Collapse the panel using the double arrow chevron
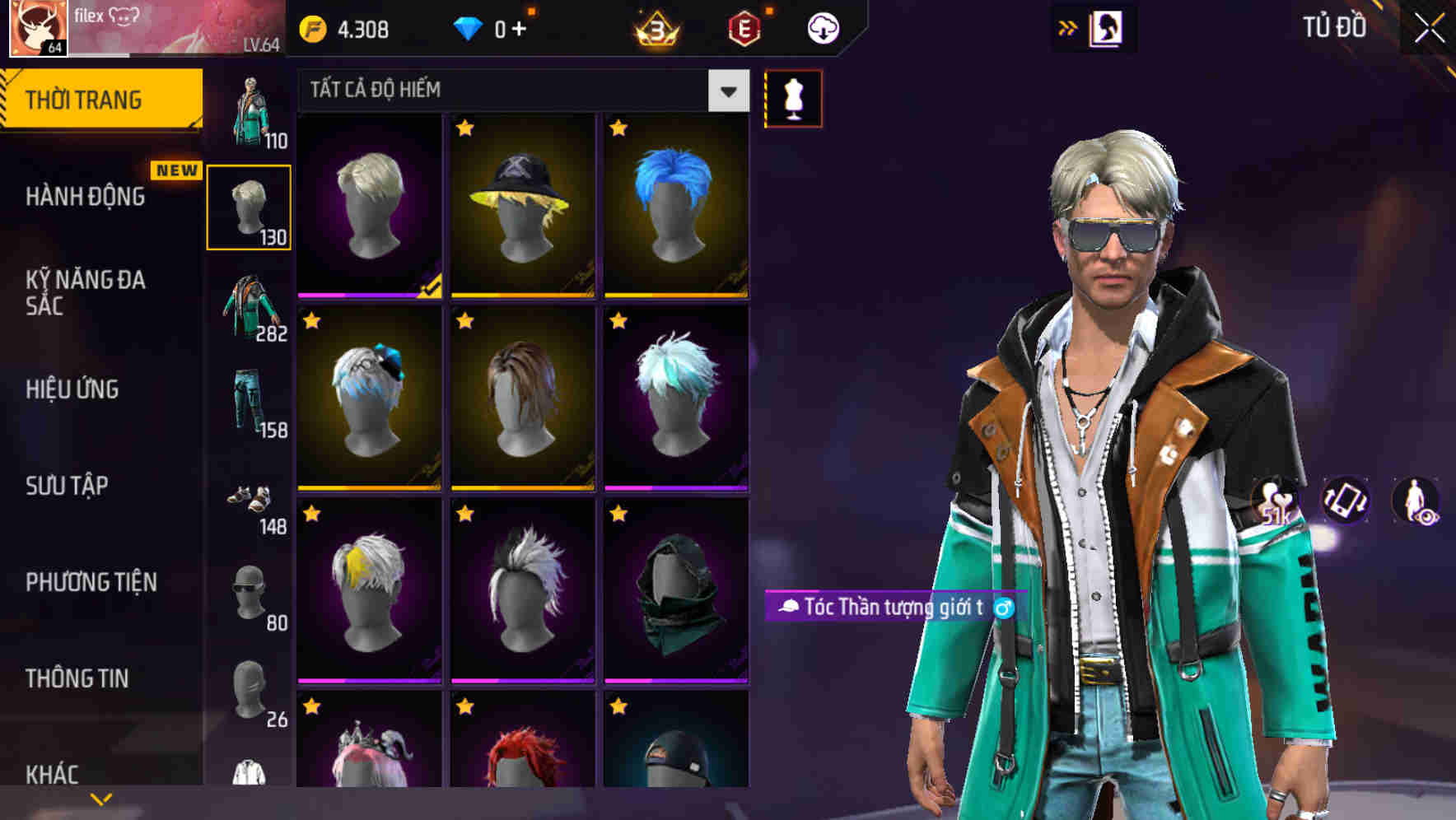1456x820 pixels. 1068,26
